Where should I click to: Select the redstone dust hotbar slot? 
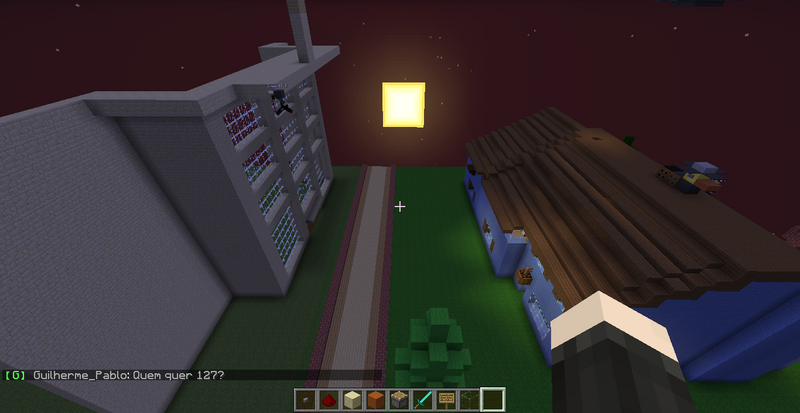pyautogui.click(x=328, y=400)
